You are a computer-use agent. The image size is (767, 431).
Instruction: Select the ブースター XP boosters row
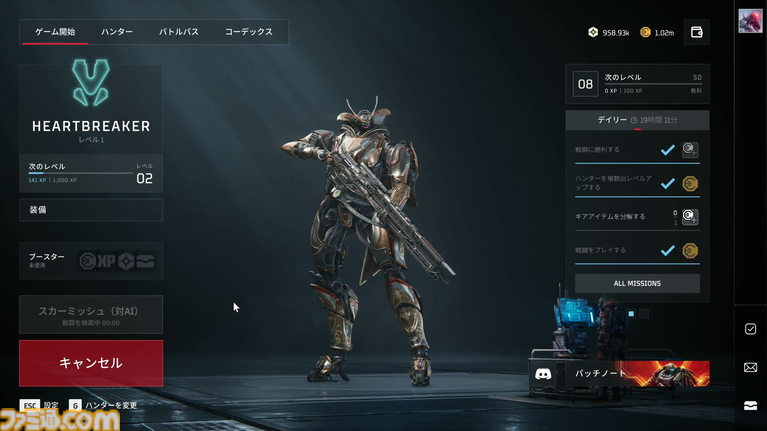pyautogui.click(x=91, y=260)
